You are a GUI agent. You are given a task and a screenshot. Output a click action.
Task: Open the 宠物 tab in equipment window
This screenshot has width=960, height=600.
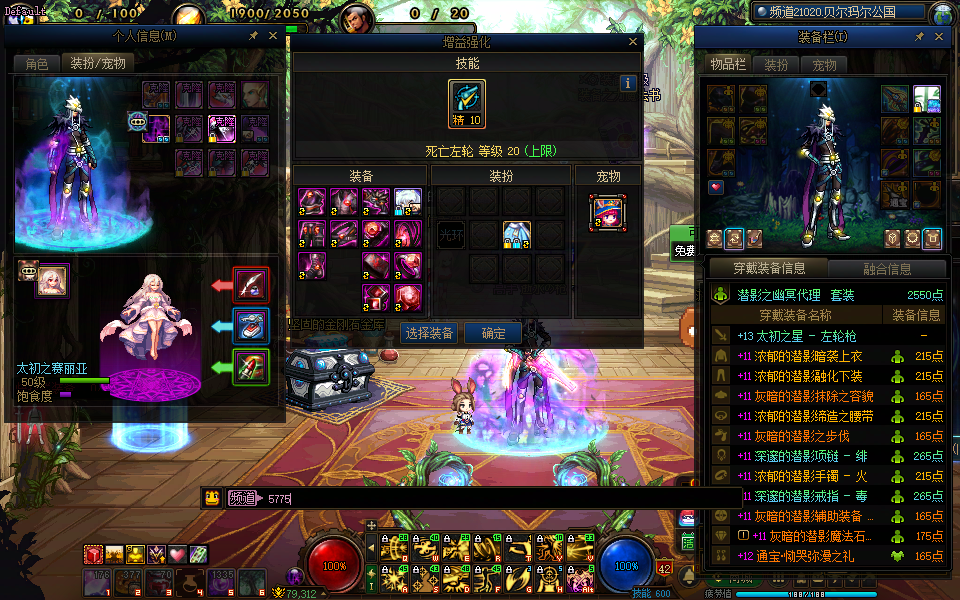(x=824, y=64)
